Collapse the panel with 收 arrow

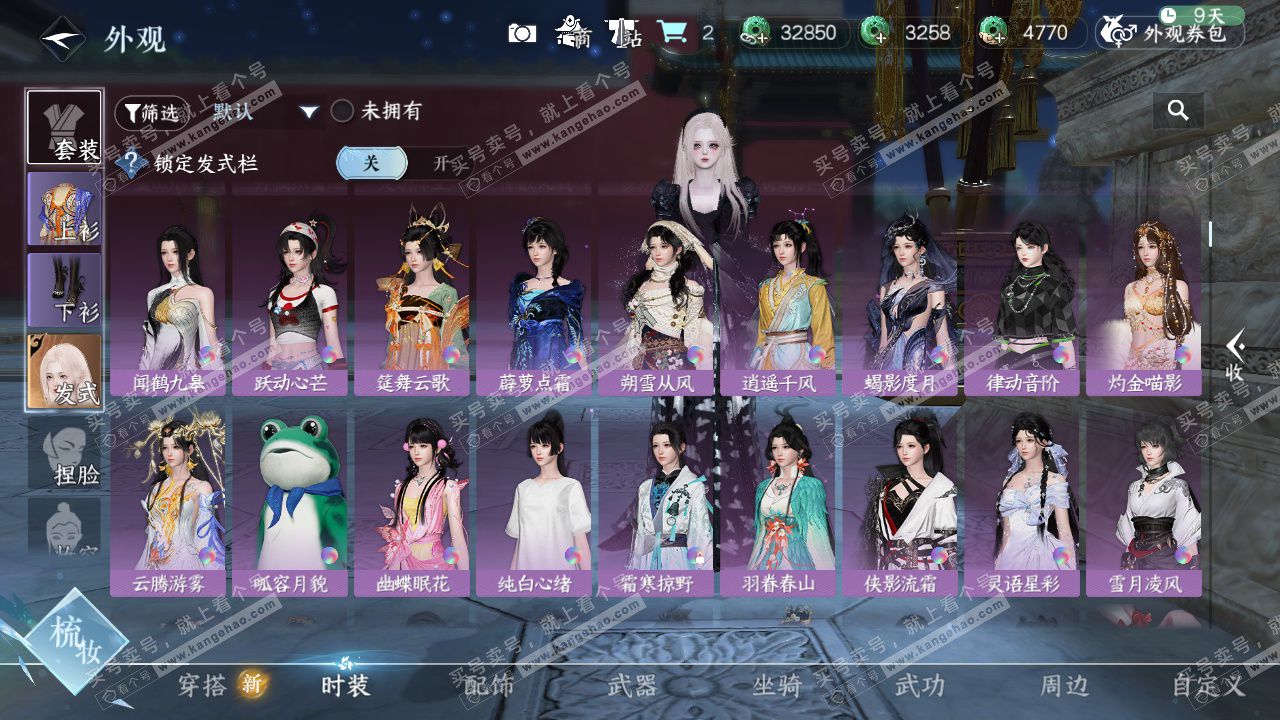click(x=1235, y=355)
